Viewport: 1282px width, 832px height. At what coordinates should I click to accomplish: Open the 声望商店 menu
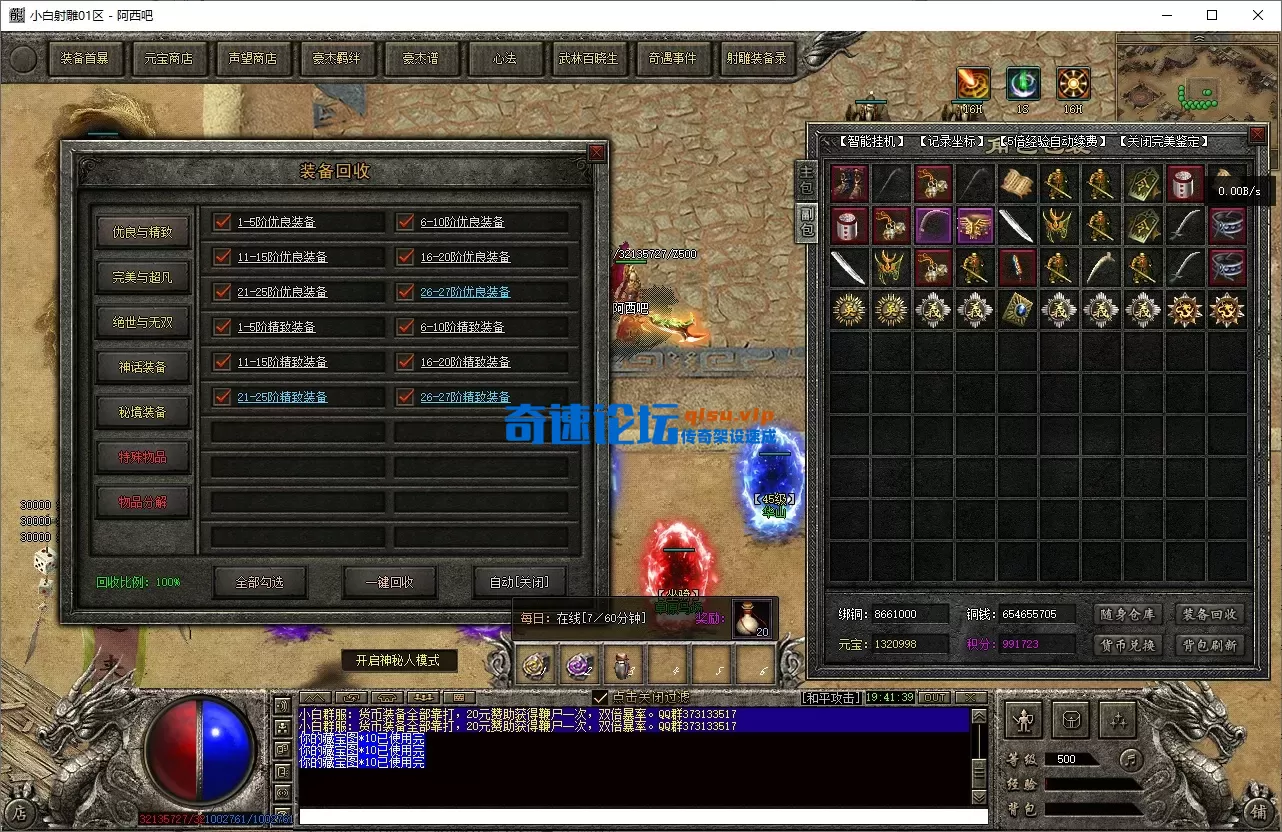point(252,59)
